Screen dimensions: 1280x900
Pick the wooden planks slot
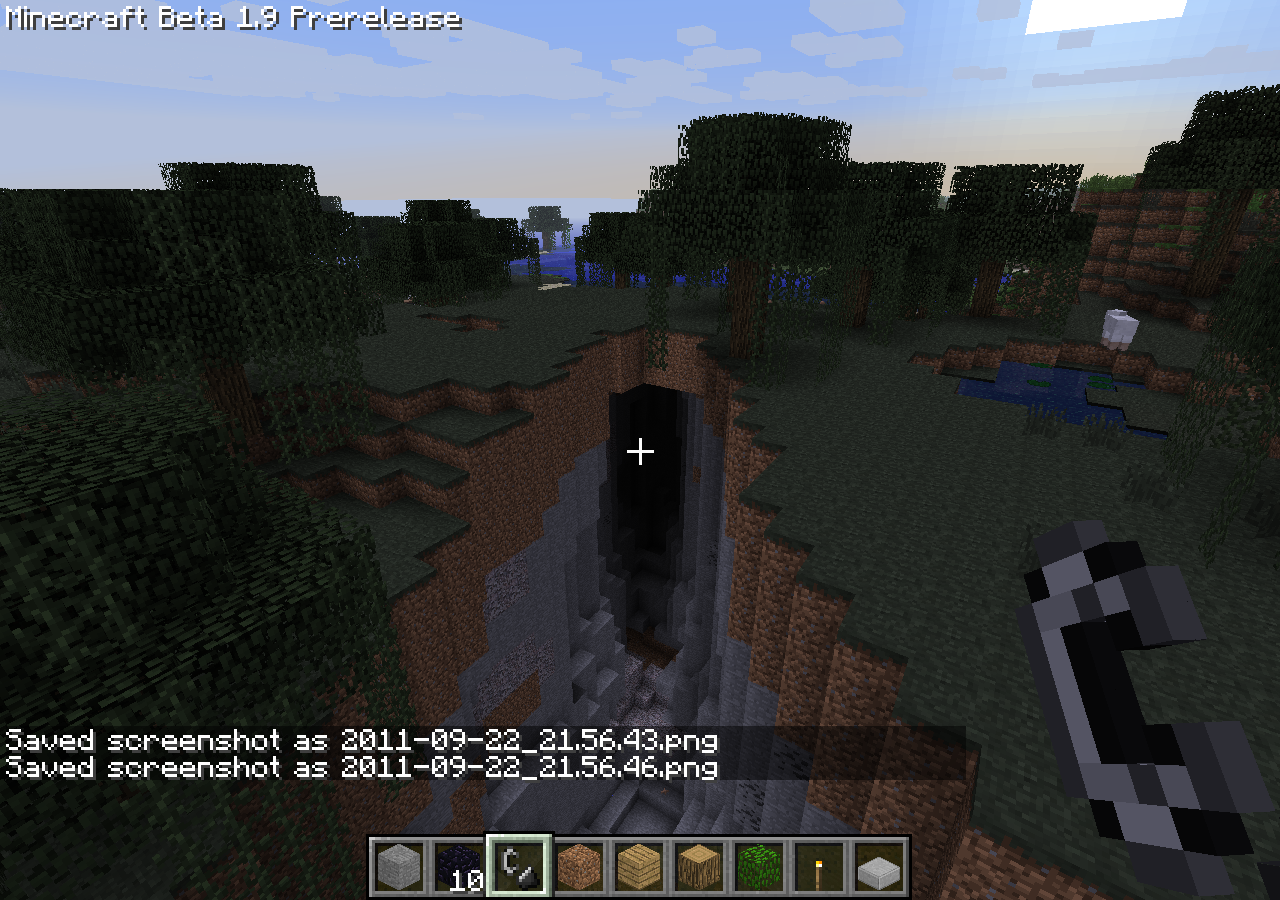click(640, 866)
